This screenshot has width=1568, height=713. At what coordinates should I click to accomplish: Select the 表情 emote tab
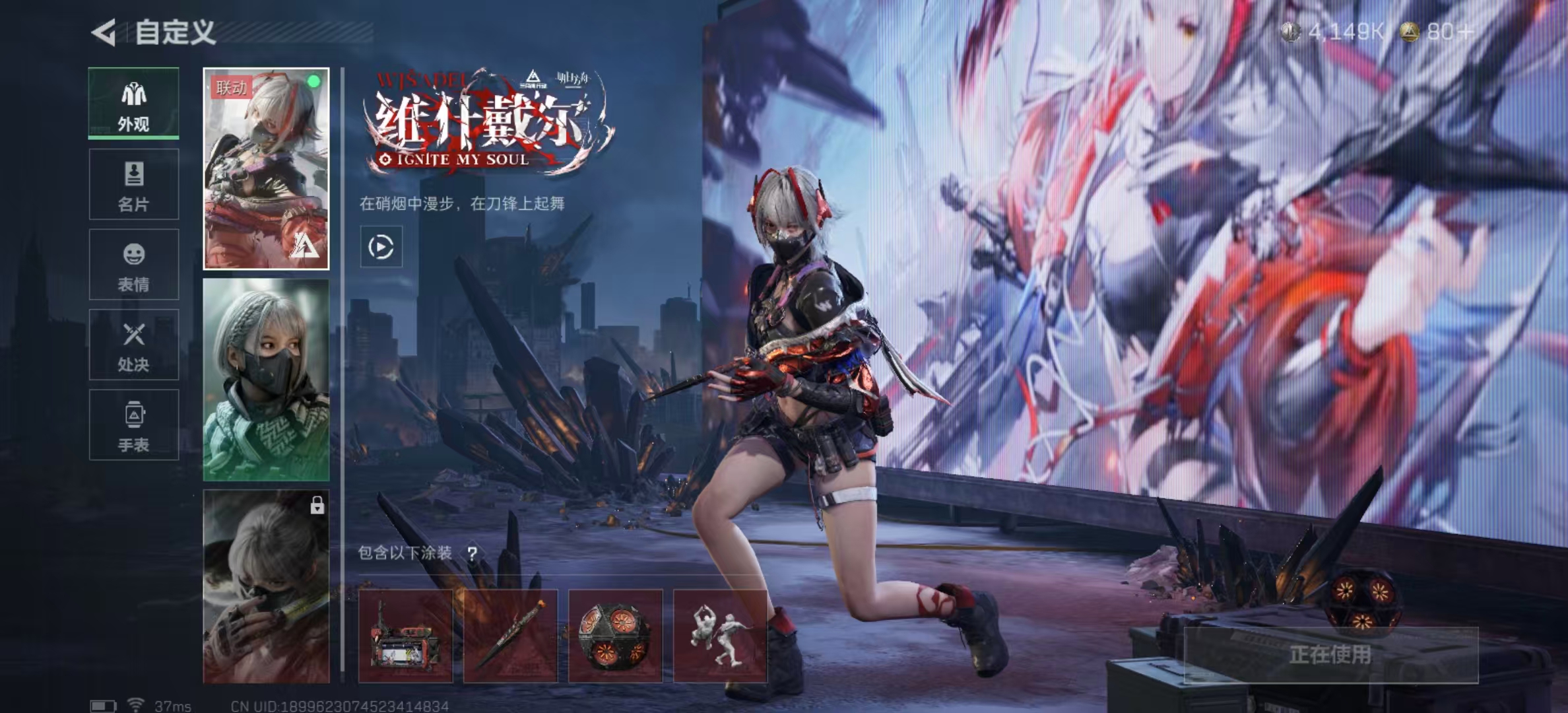point(134,265)
